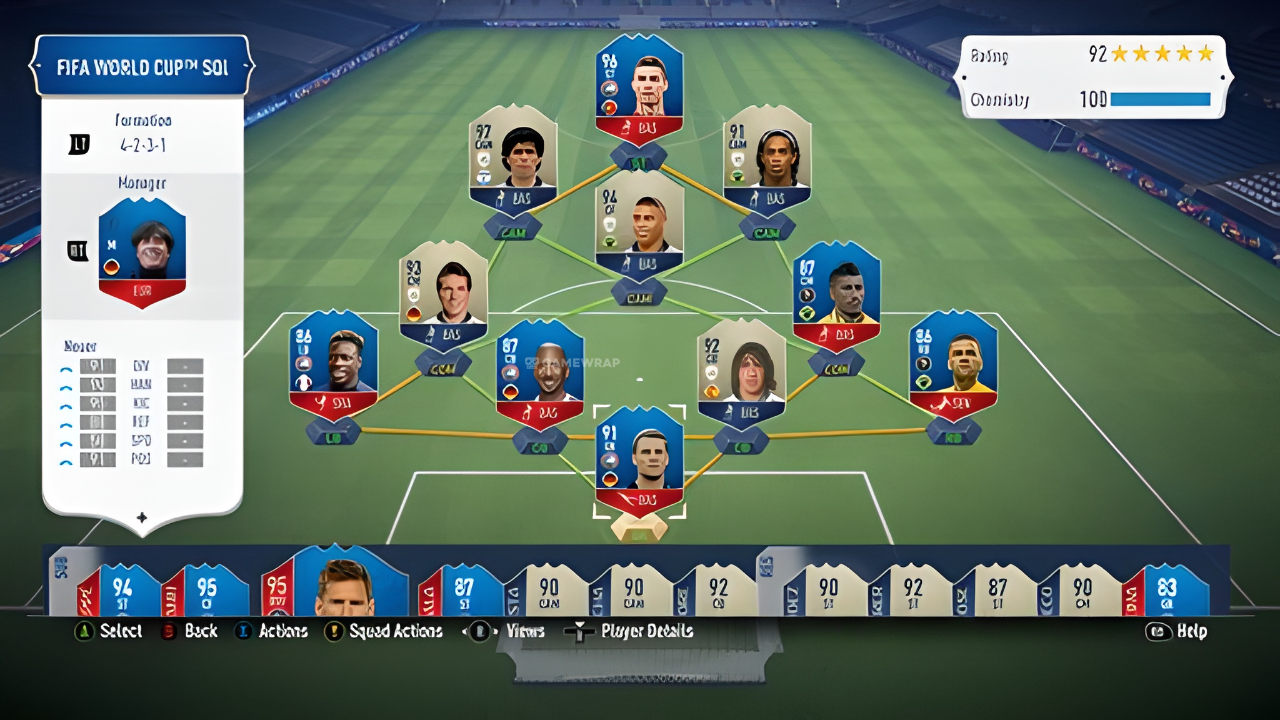Screen dimensions: 1280x720
Task: Select the 94-rated bench card
Action: 122,590
